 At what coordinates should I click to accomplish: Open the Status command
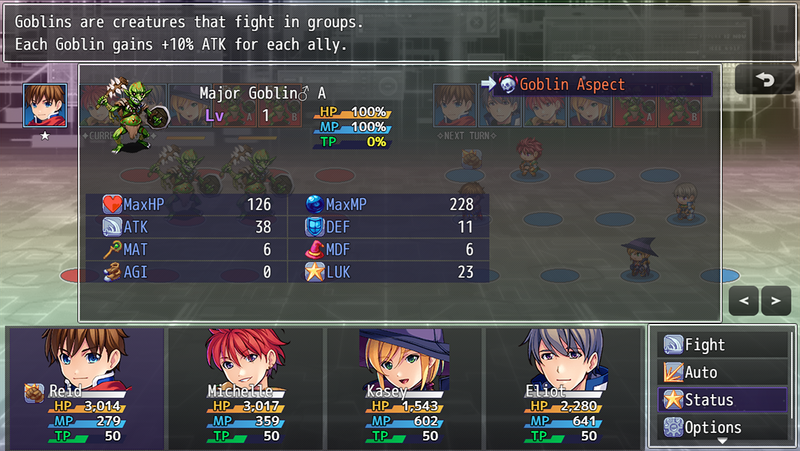click(722, 400)
